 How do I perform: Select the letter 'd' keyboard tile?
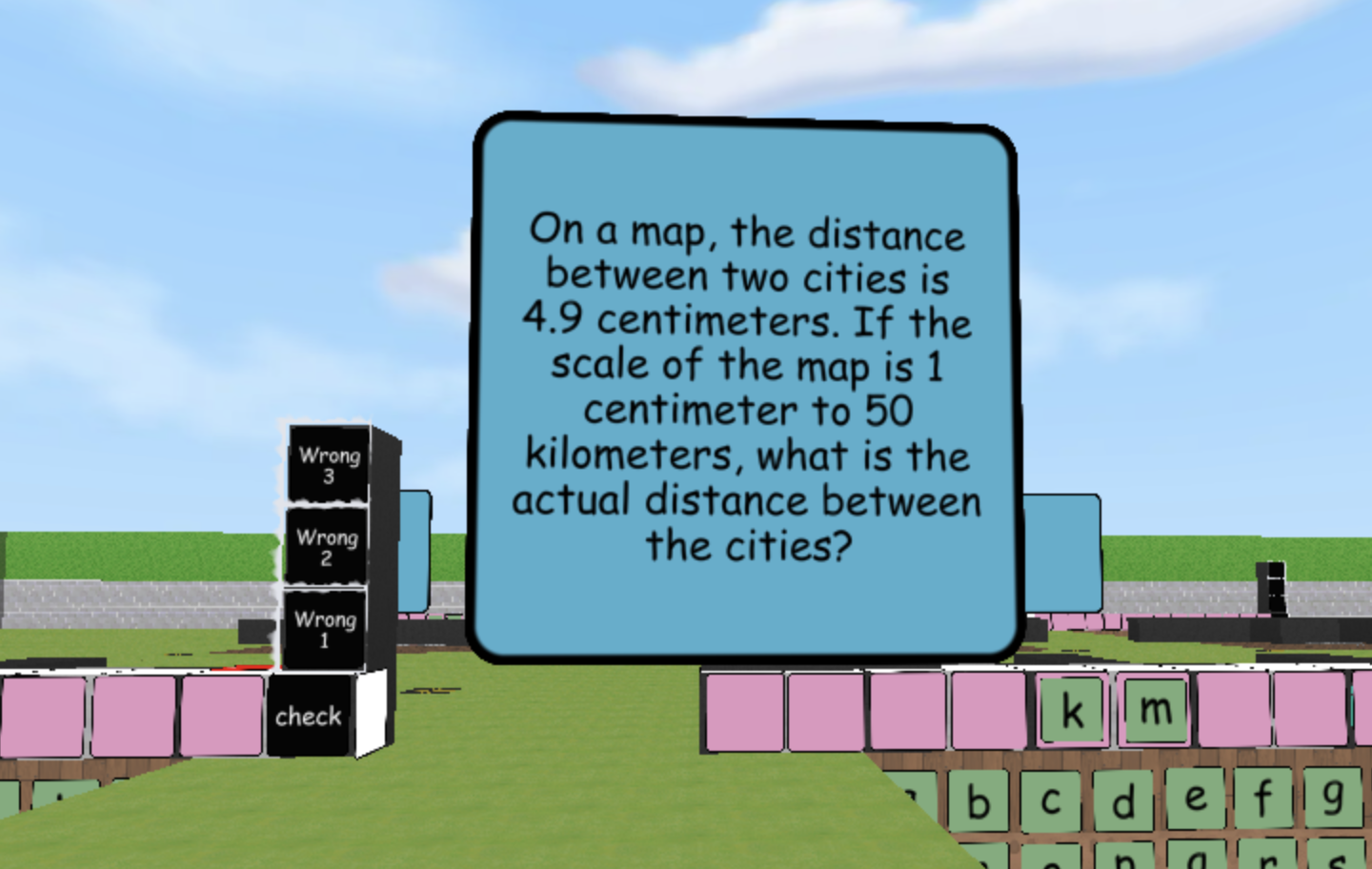pos(1121,798)
